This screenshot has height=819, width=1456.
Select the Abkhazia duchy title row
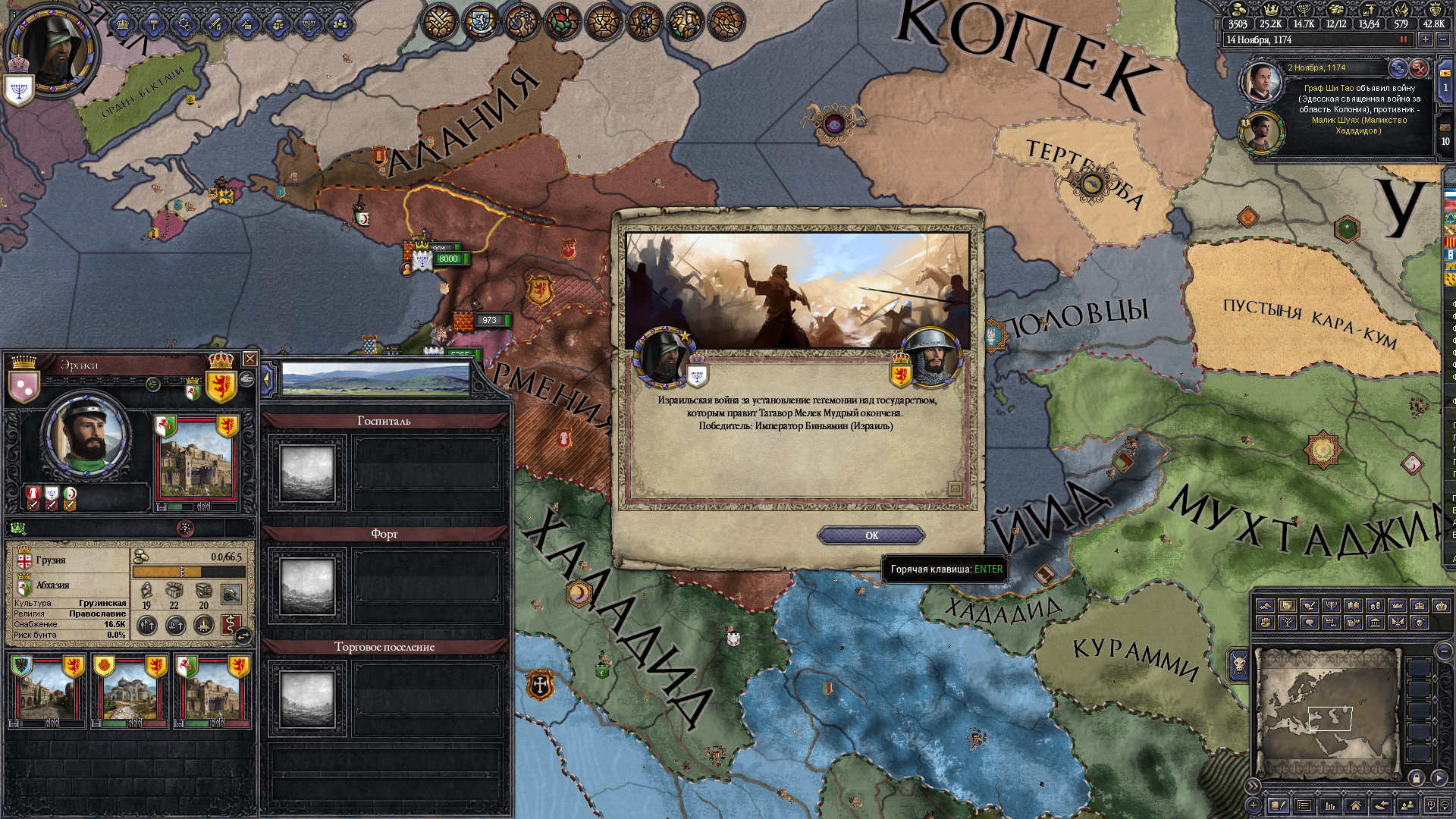tap(52, 585)
